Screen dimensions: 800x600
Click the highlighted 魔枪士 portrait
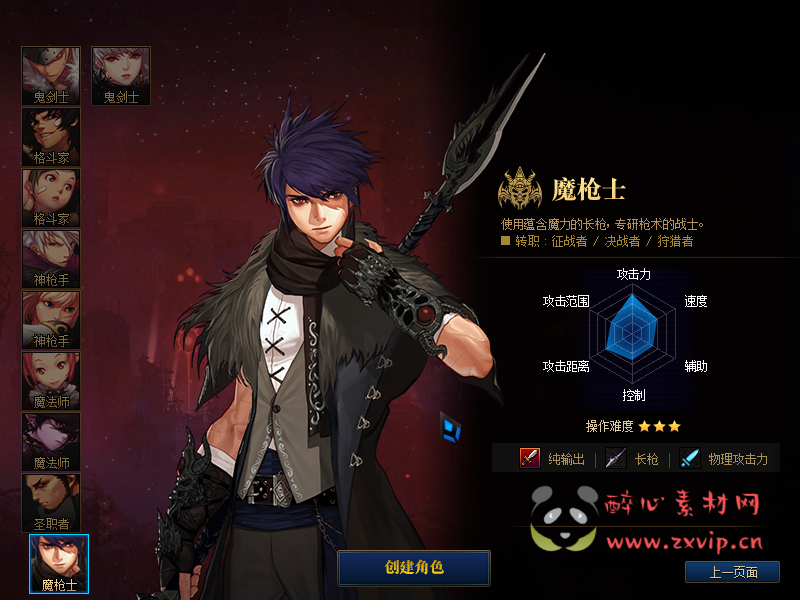pos(59,564)
